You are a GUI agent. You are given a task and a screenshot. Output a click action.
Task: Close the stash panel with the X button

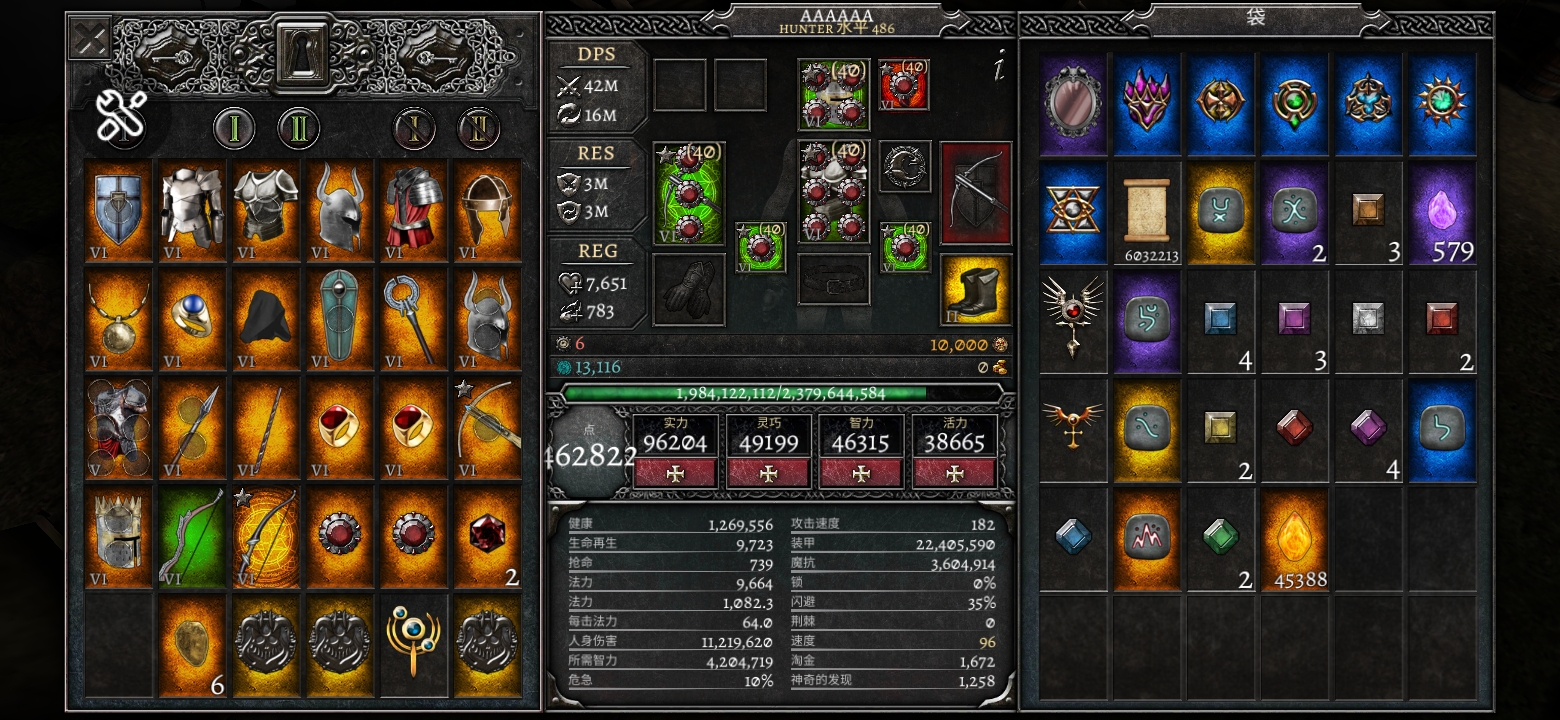pyautogui.click(x=88, y=39)
